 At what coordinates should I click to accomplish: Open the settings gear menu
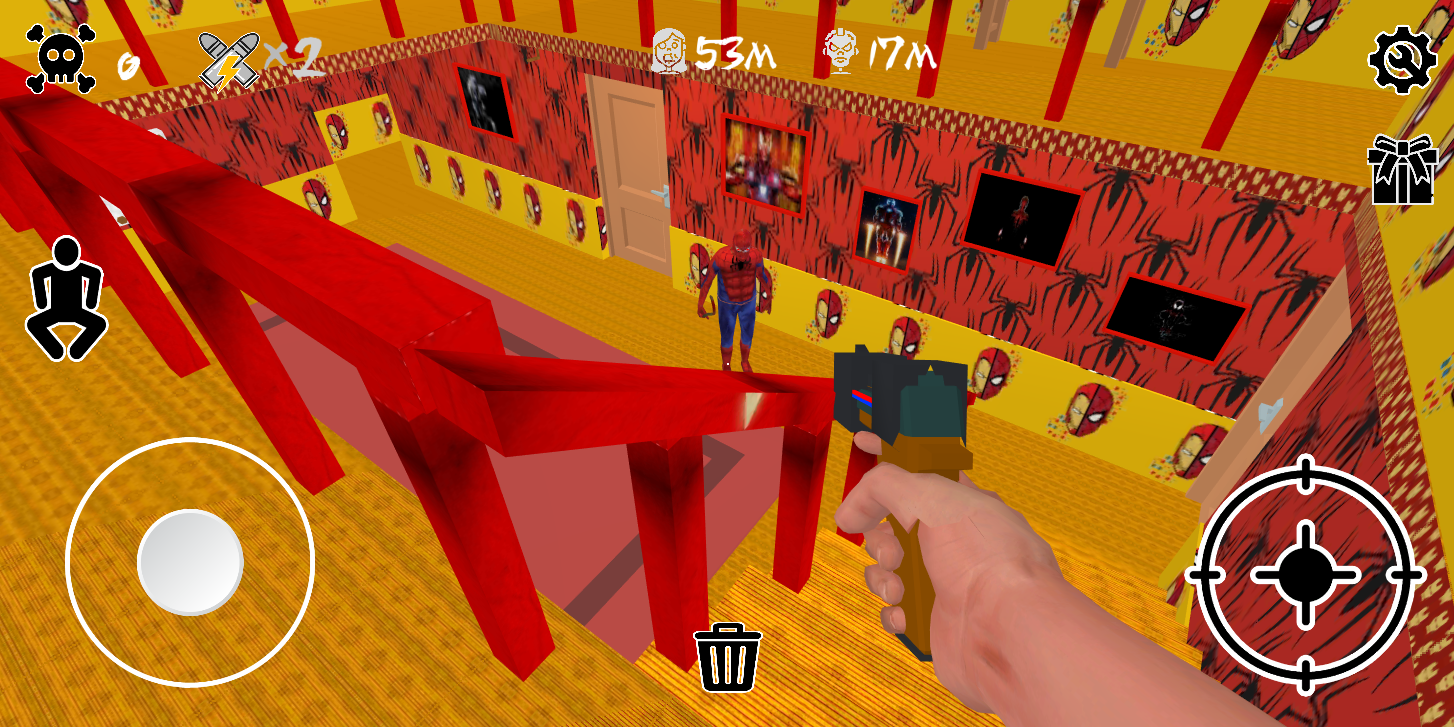[x=1402, y=60]
